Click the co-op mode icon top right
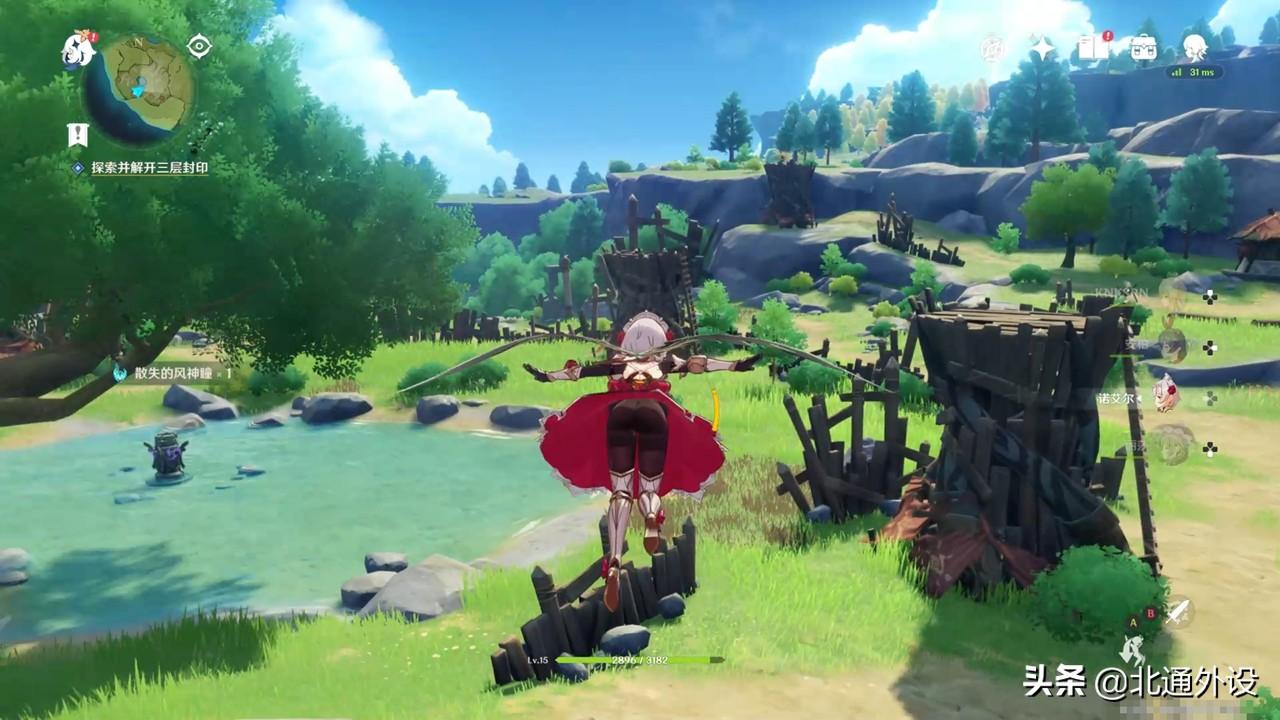 pos(993,45)
